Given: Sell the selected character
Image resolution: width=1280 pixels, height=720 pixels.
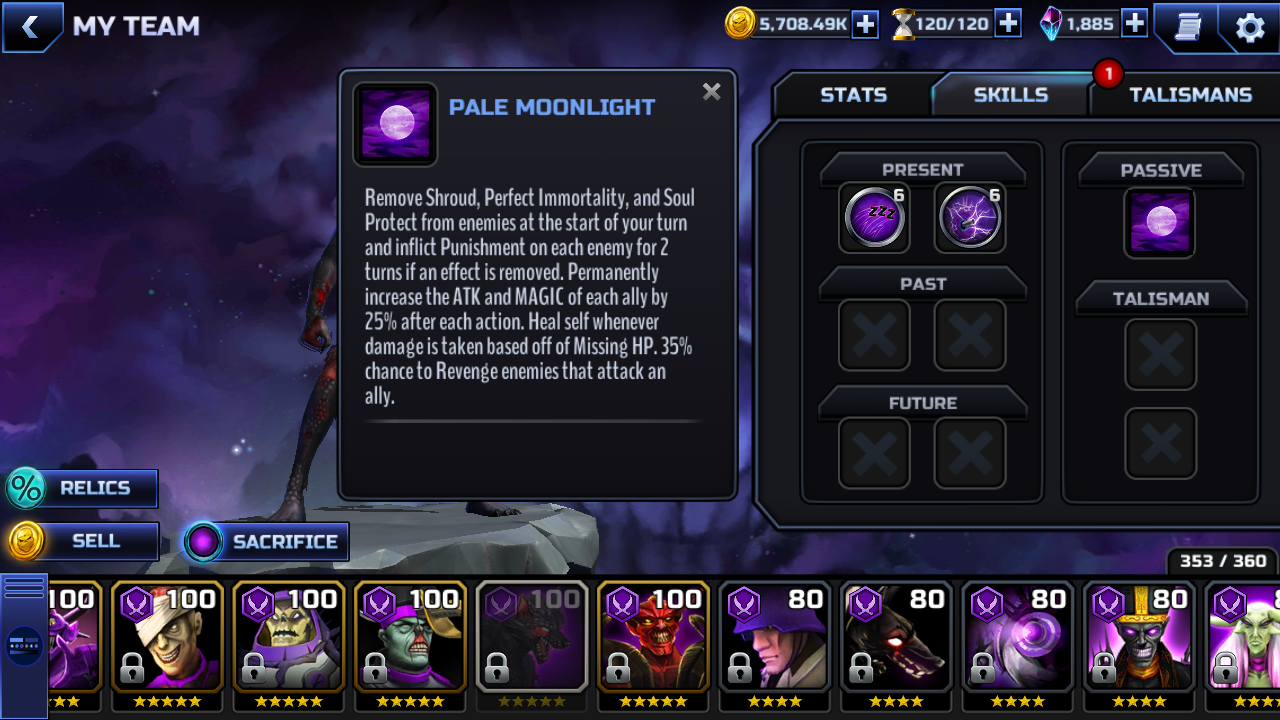Looking at the screenshot, I should coord(82,541).
